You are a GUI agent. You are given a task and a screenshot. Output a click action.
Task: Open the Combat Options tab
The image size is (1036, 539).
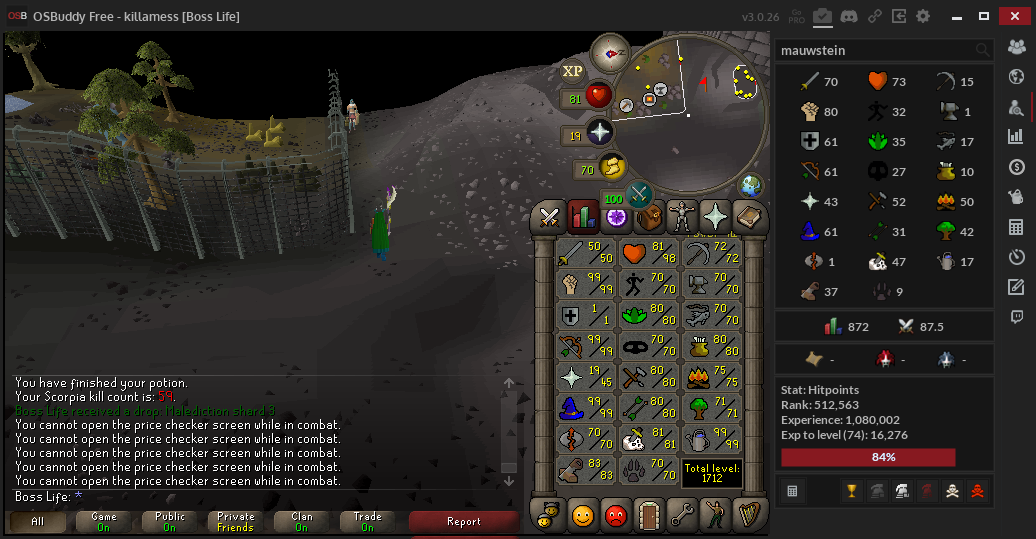pos(549,216)
